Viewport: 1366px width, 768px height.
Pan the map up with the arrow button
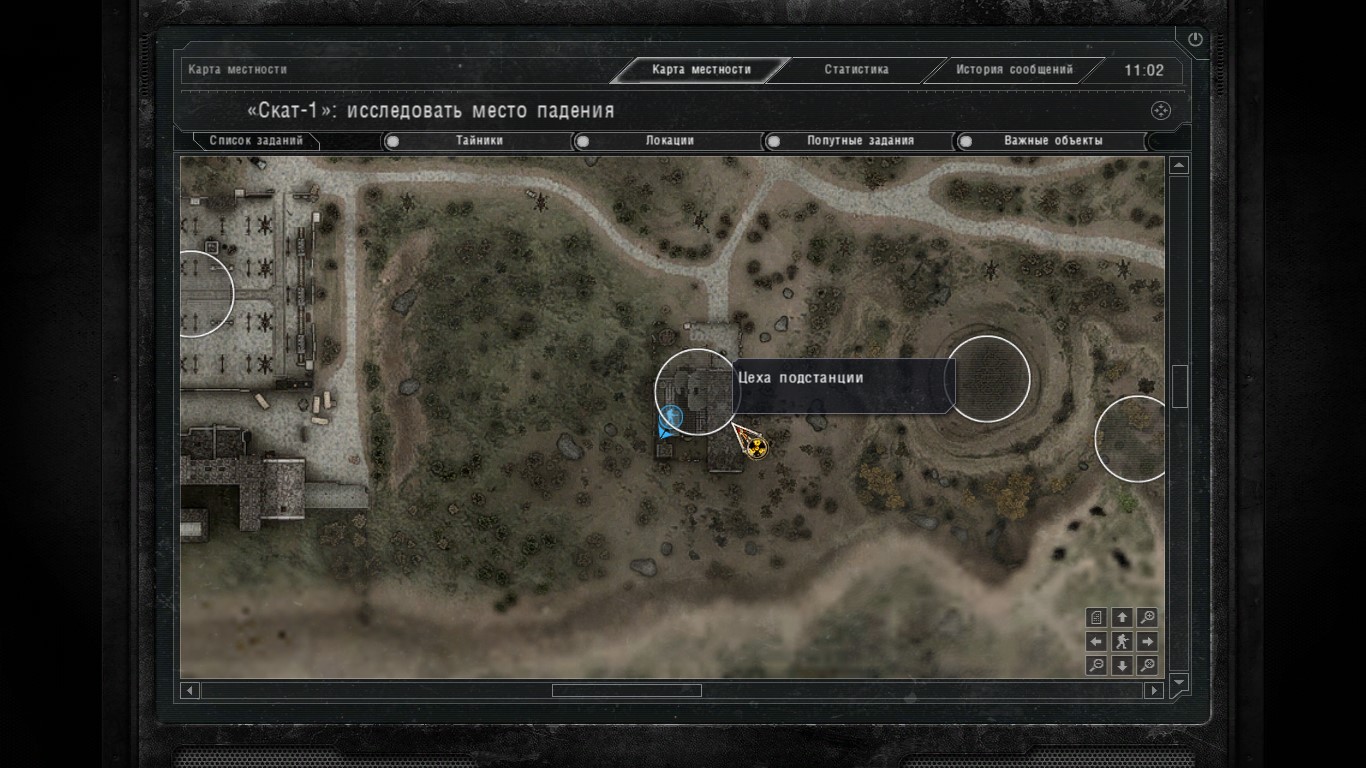coord(1122,618)
